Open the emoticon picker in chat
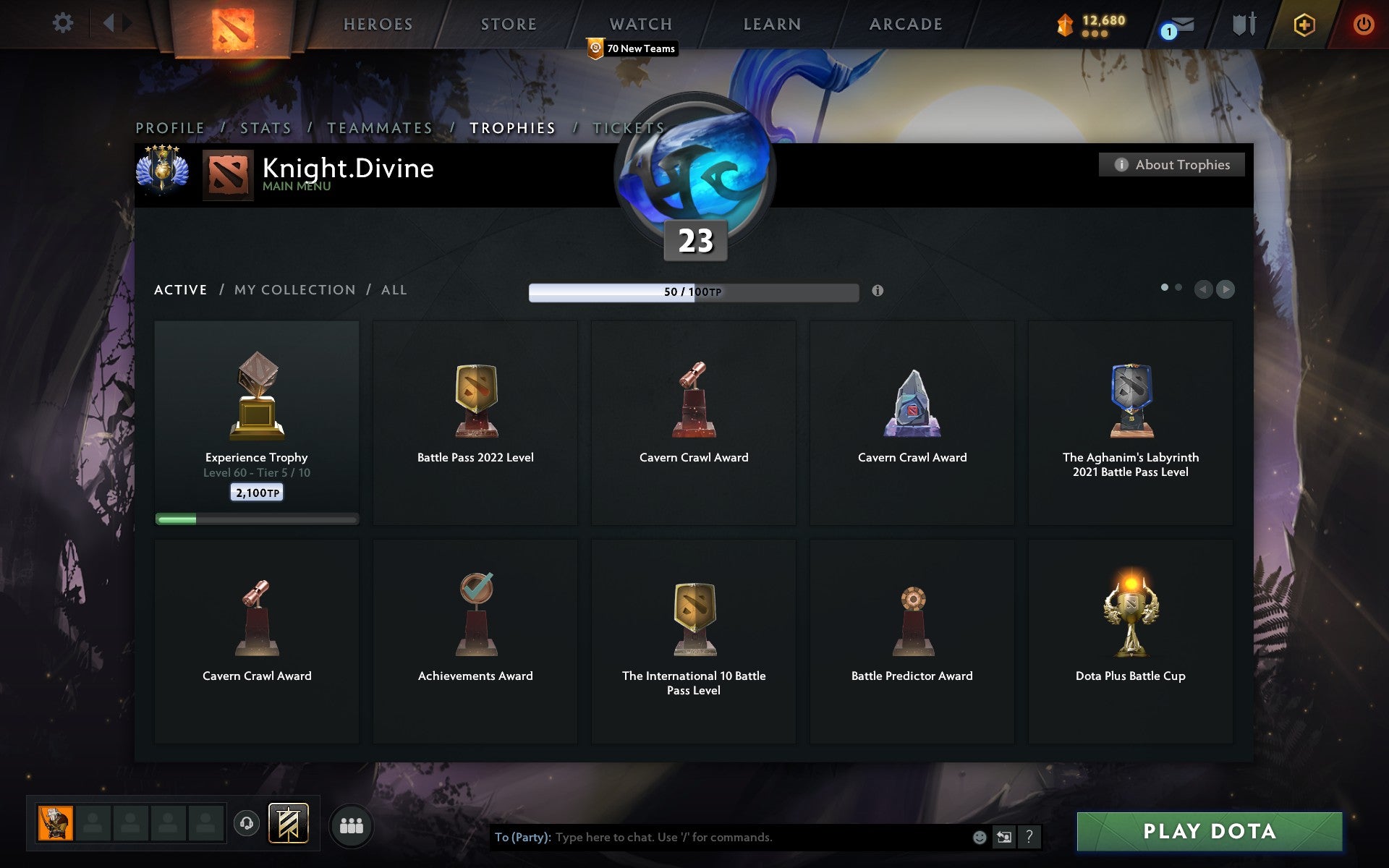Screen dimensions: 1389x868 point(980,838)
